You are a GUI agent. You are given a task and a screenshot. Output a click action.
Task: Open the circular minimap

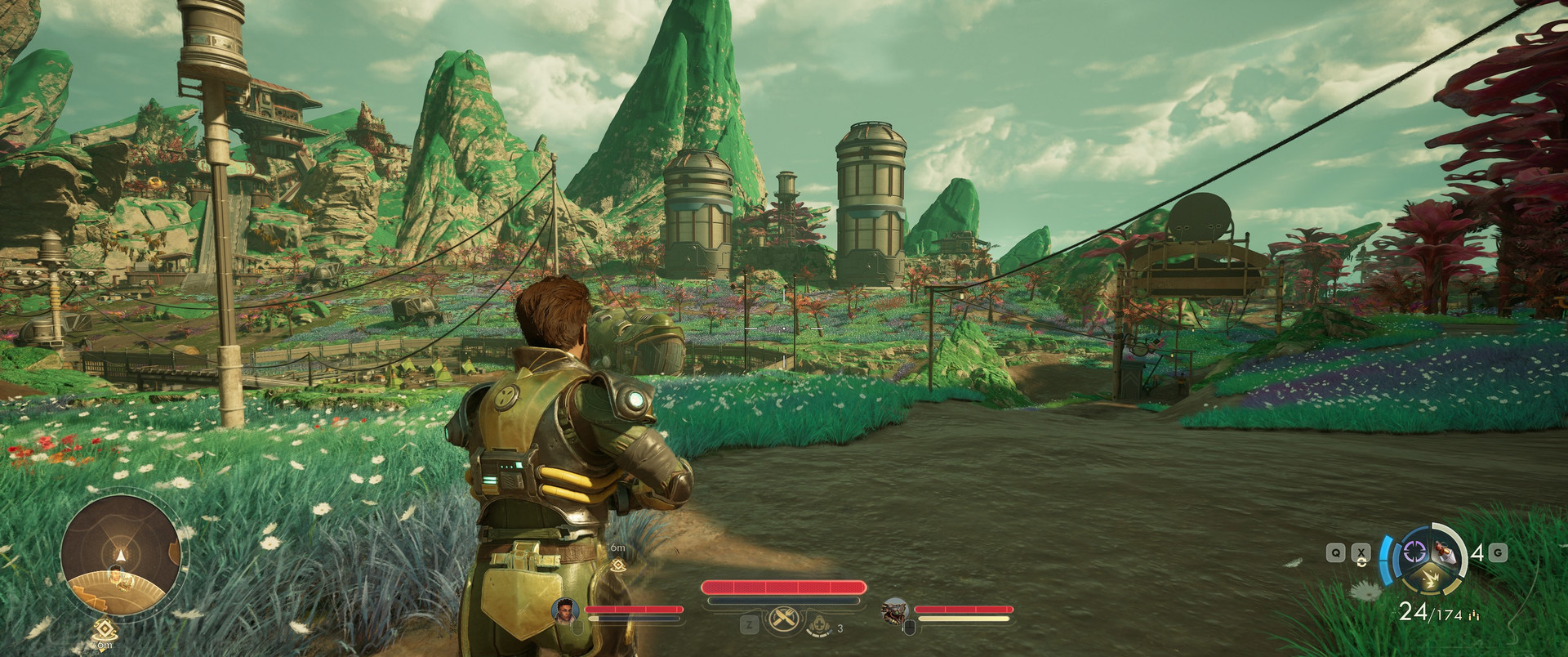121,547
